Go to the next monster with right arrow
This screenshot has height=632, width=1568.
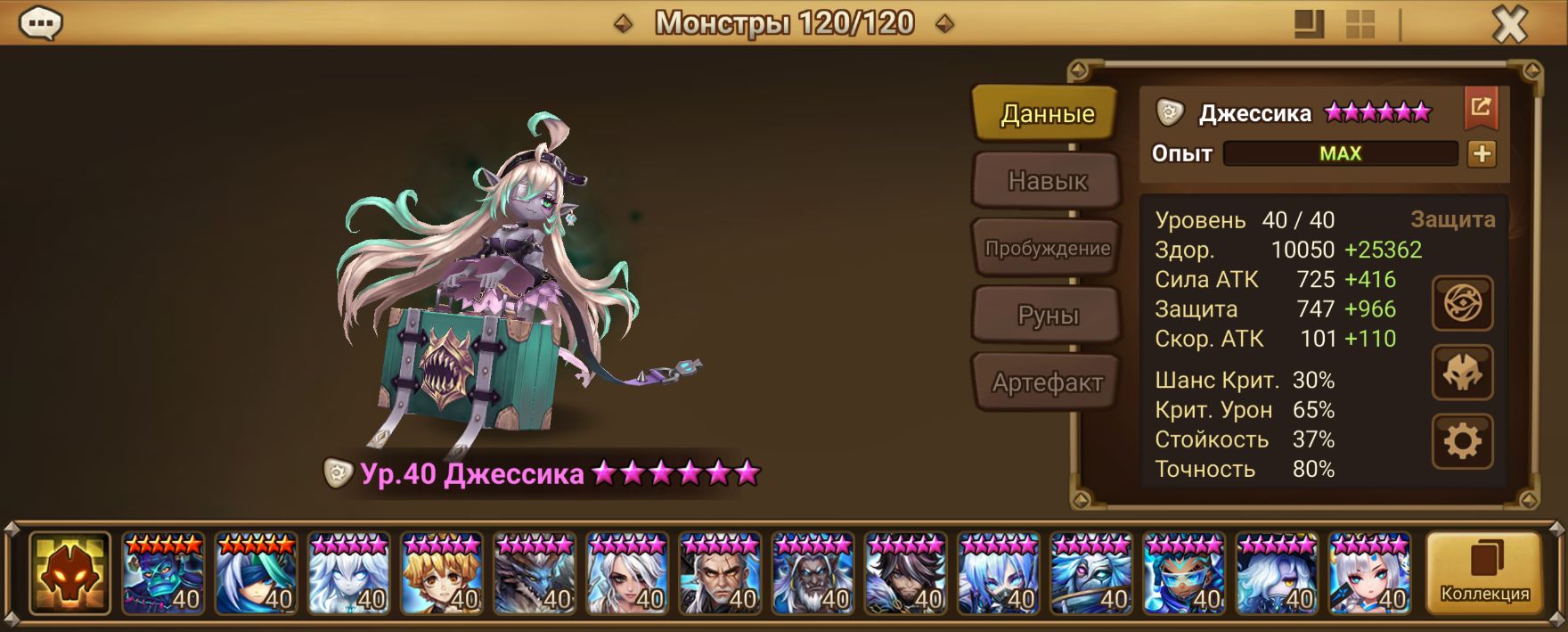944,24
